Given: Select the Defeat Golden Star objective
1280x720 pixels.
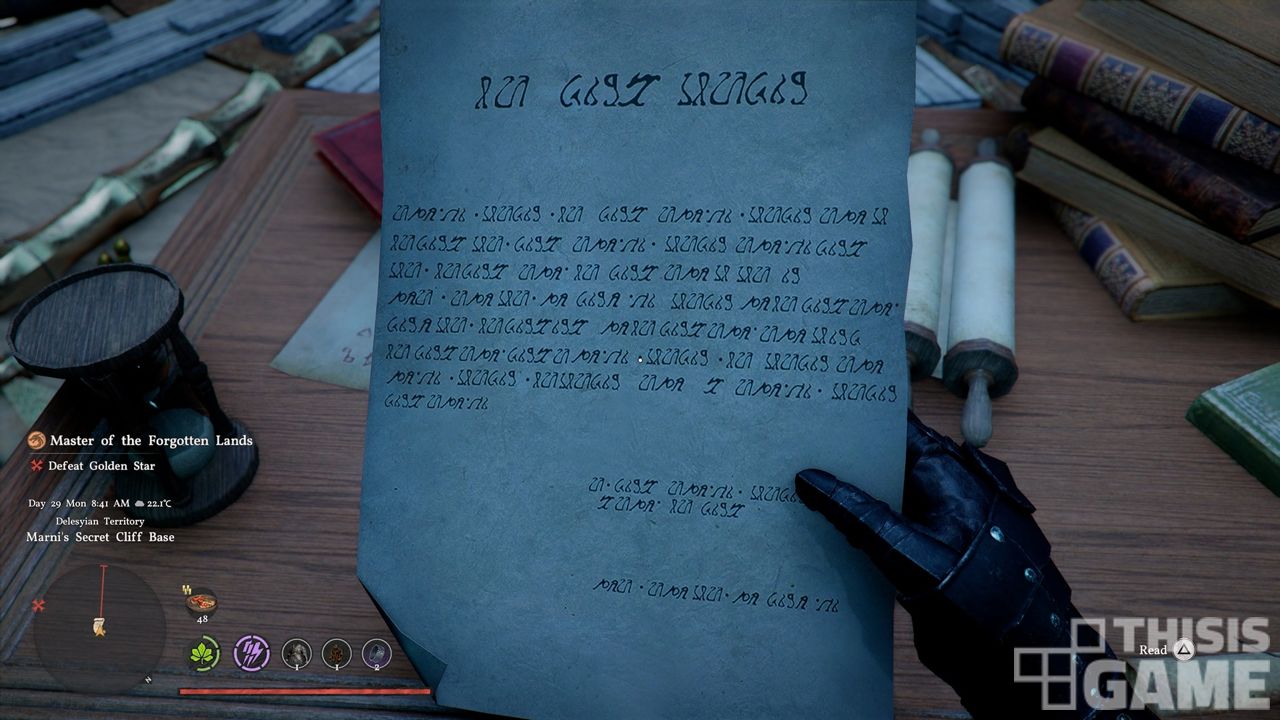Looking at the screenshot, I should pyautogui.click(x=101, y=466).
